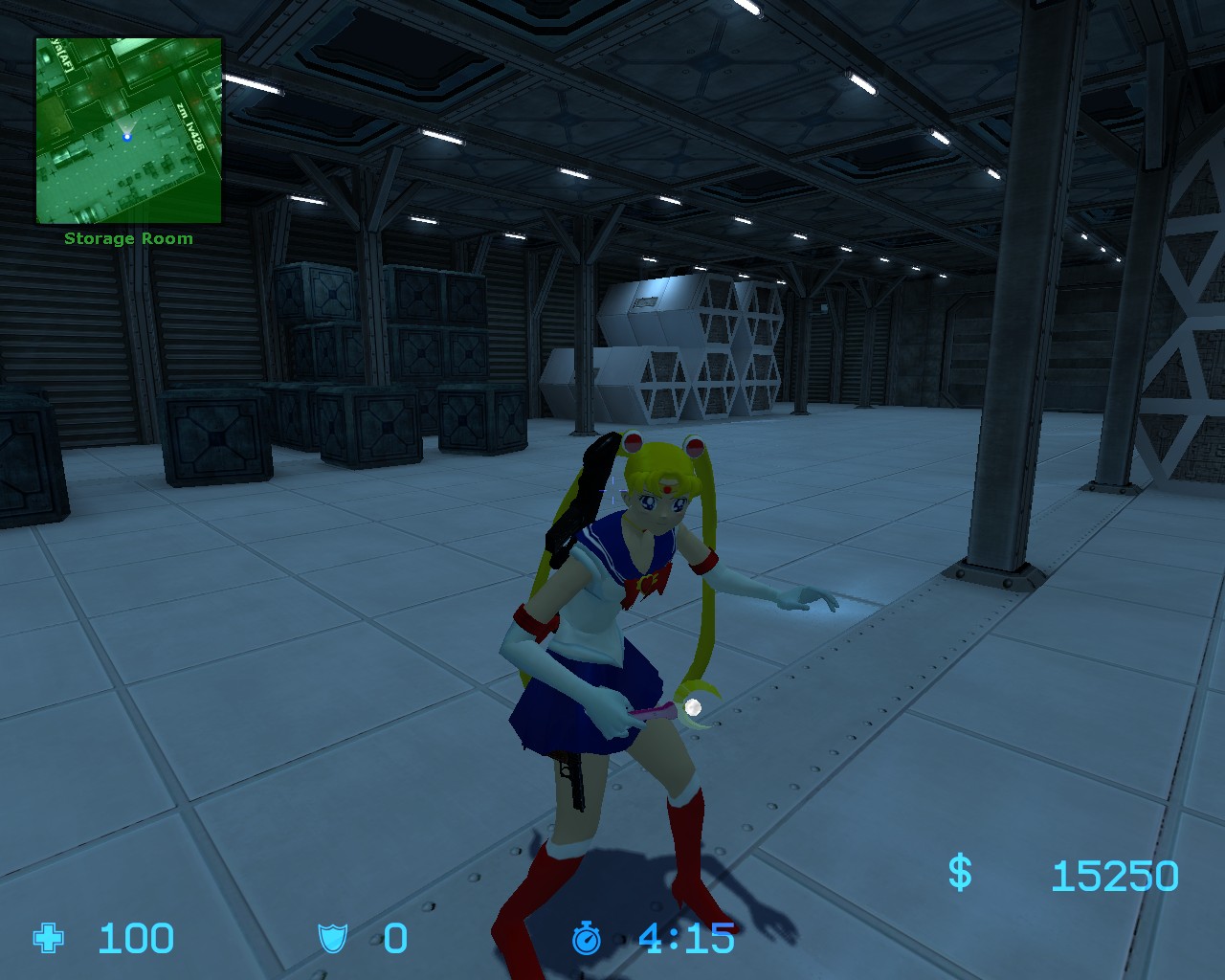Screen dimensions: 1225x980
Task: Click the blue player marker on radar
Action: (127, 136)
